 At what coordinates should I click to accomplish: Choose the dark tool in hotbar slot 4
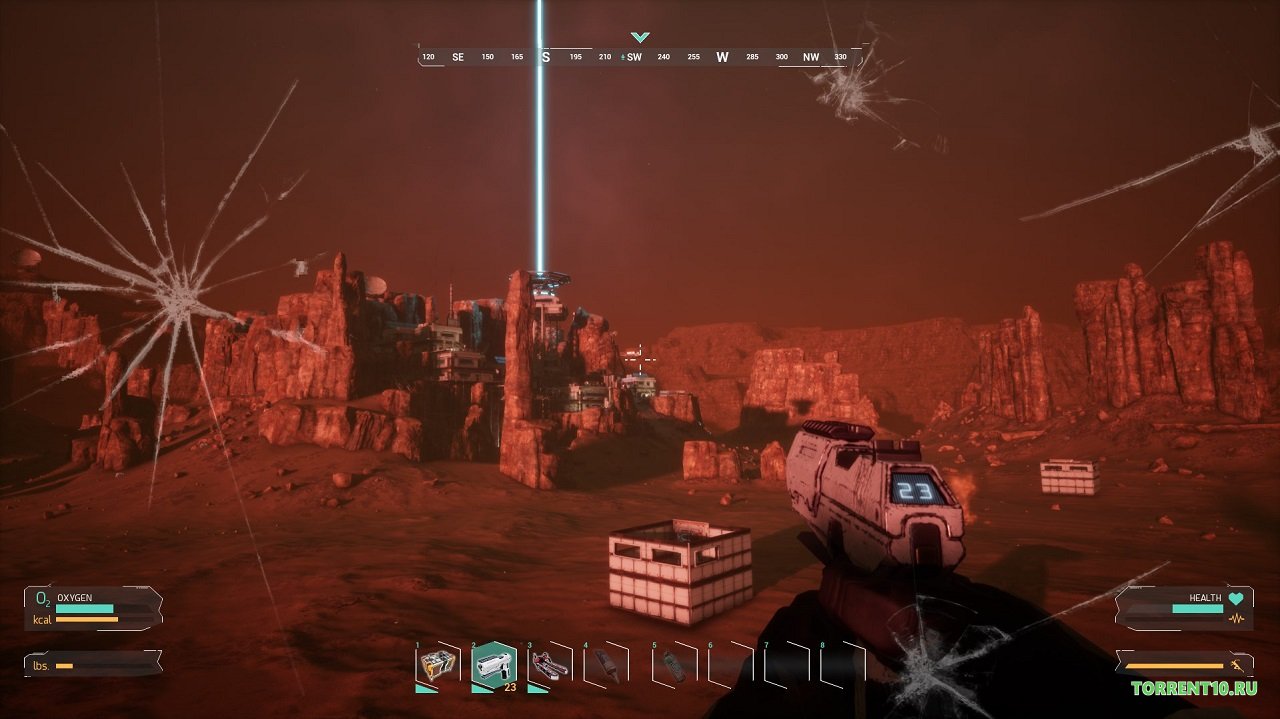point(607,665)
